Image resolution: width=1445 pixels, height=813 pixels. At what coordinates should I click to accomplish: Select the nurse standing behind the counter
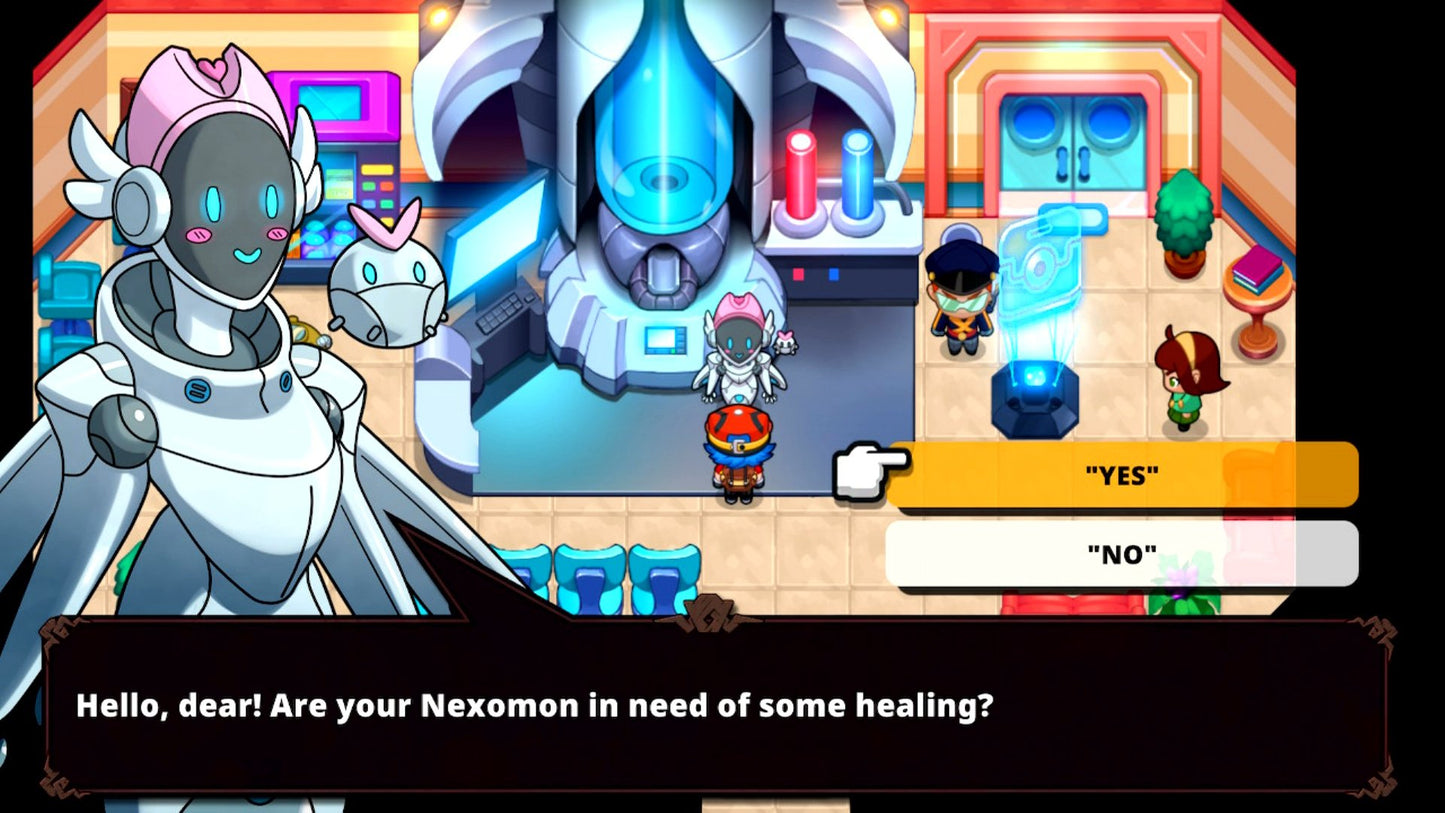(x=740, y=350)
